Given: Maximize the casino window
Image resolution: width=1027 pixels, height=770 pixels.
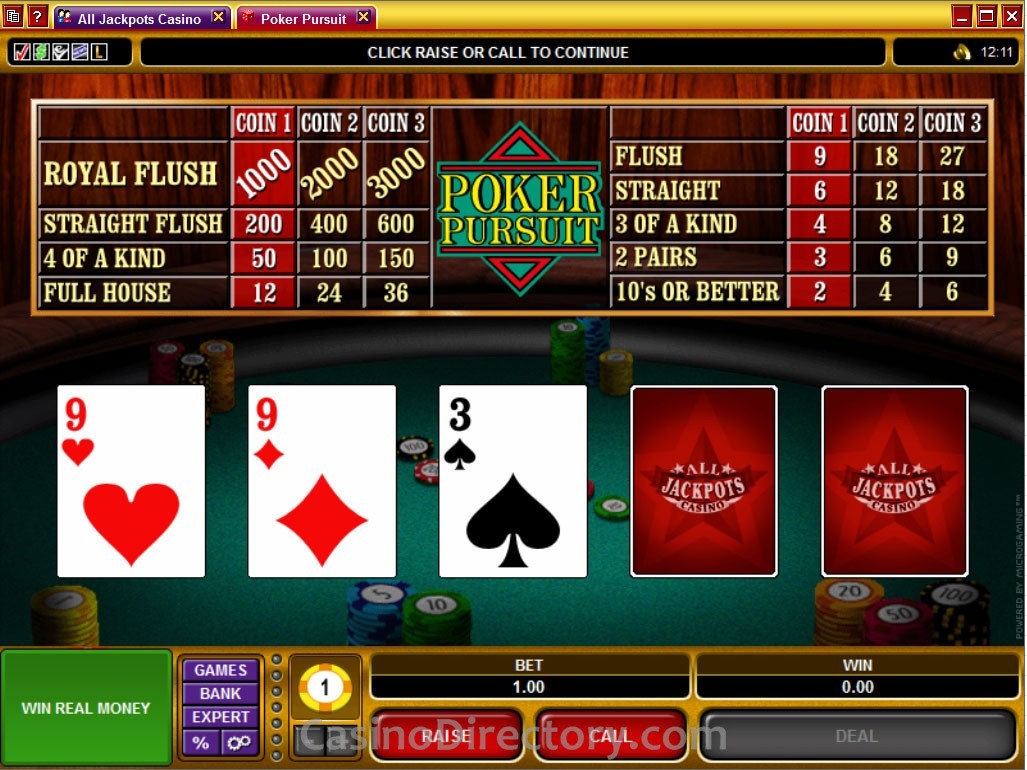Looking at the screenshot, I should point(986,16).
